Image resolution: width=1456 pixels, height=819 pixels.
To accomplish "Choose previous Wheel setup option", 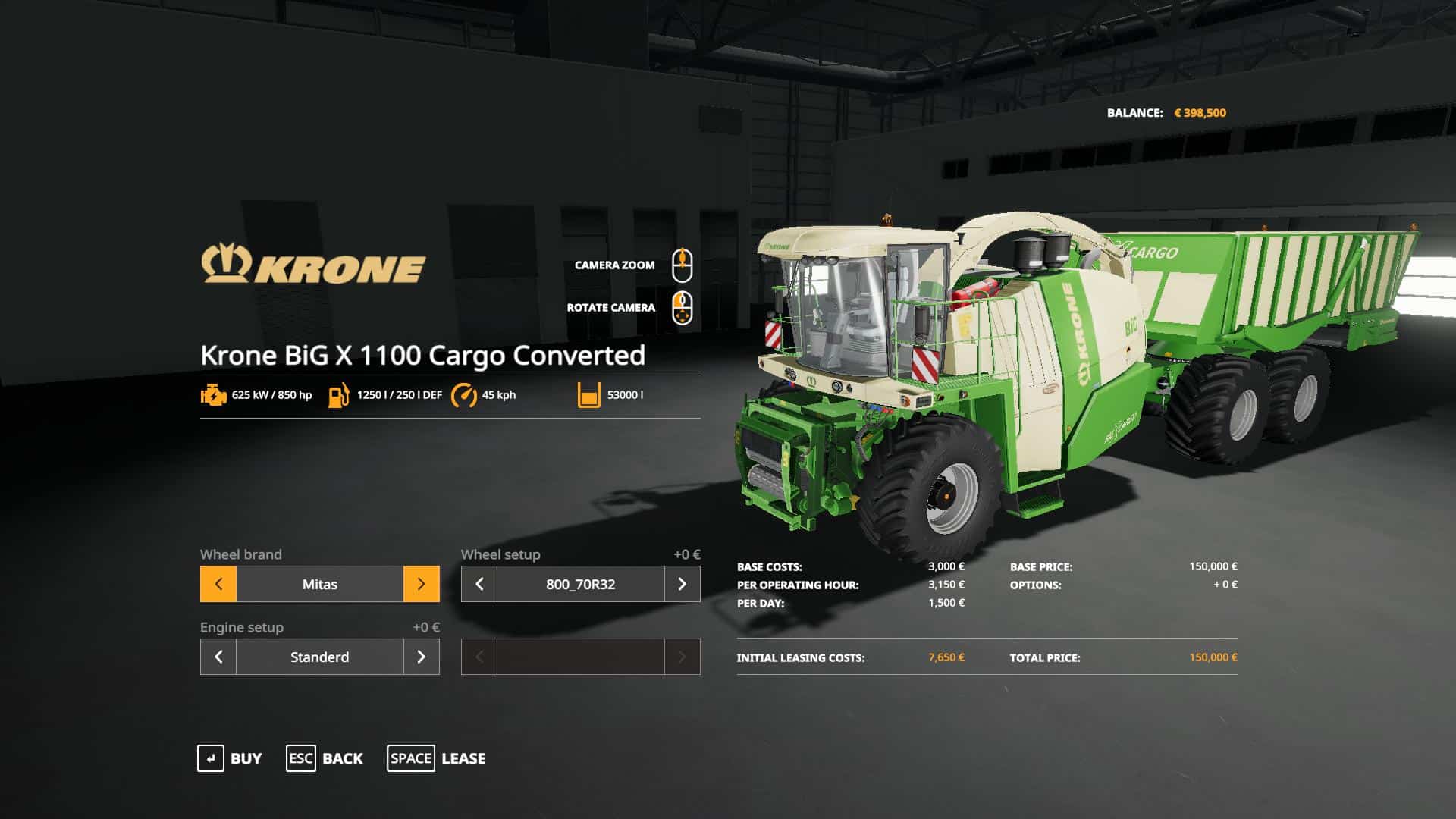I will click(x=479, y=584).
